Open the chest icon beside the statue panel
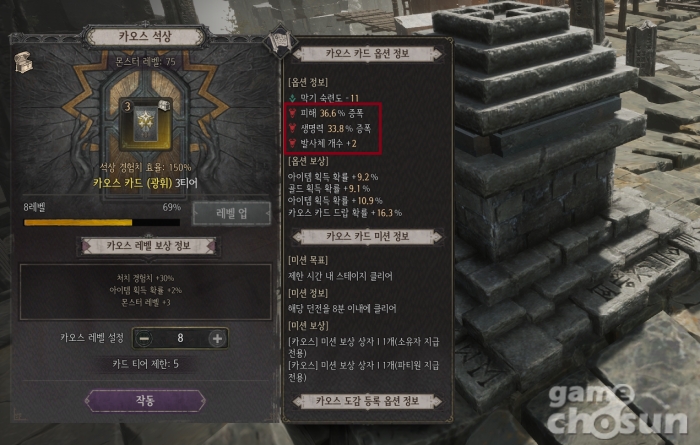The image size is (700, 445). click(20, 61)
